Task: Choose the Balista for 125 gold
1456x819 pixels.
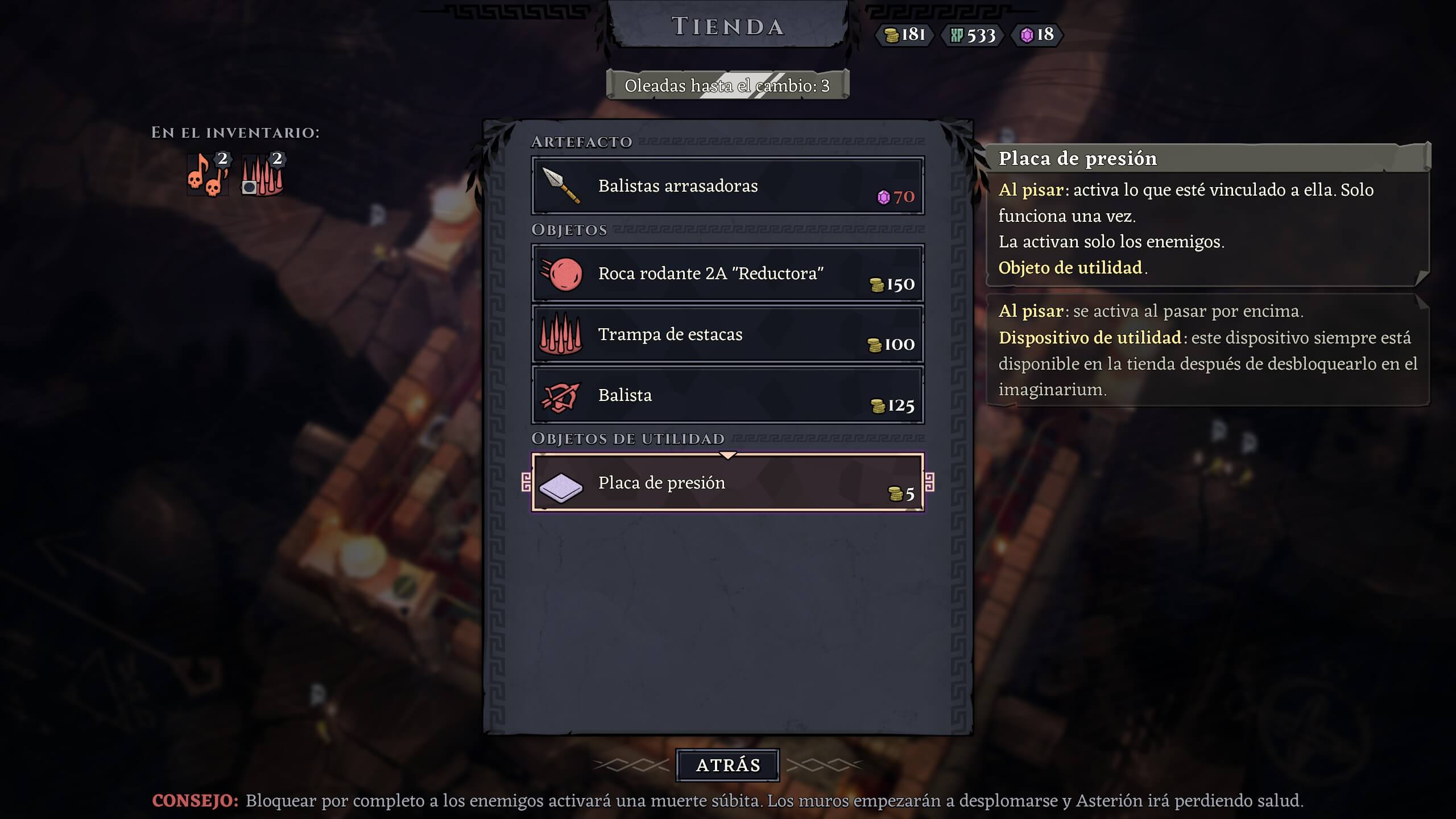Action: click(x=727, y=395)
